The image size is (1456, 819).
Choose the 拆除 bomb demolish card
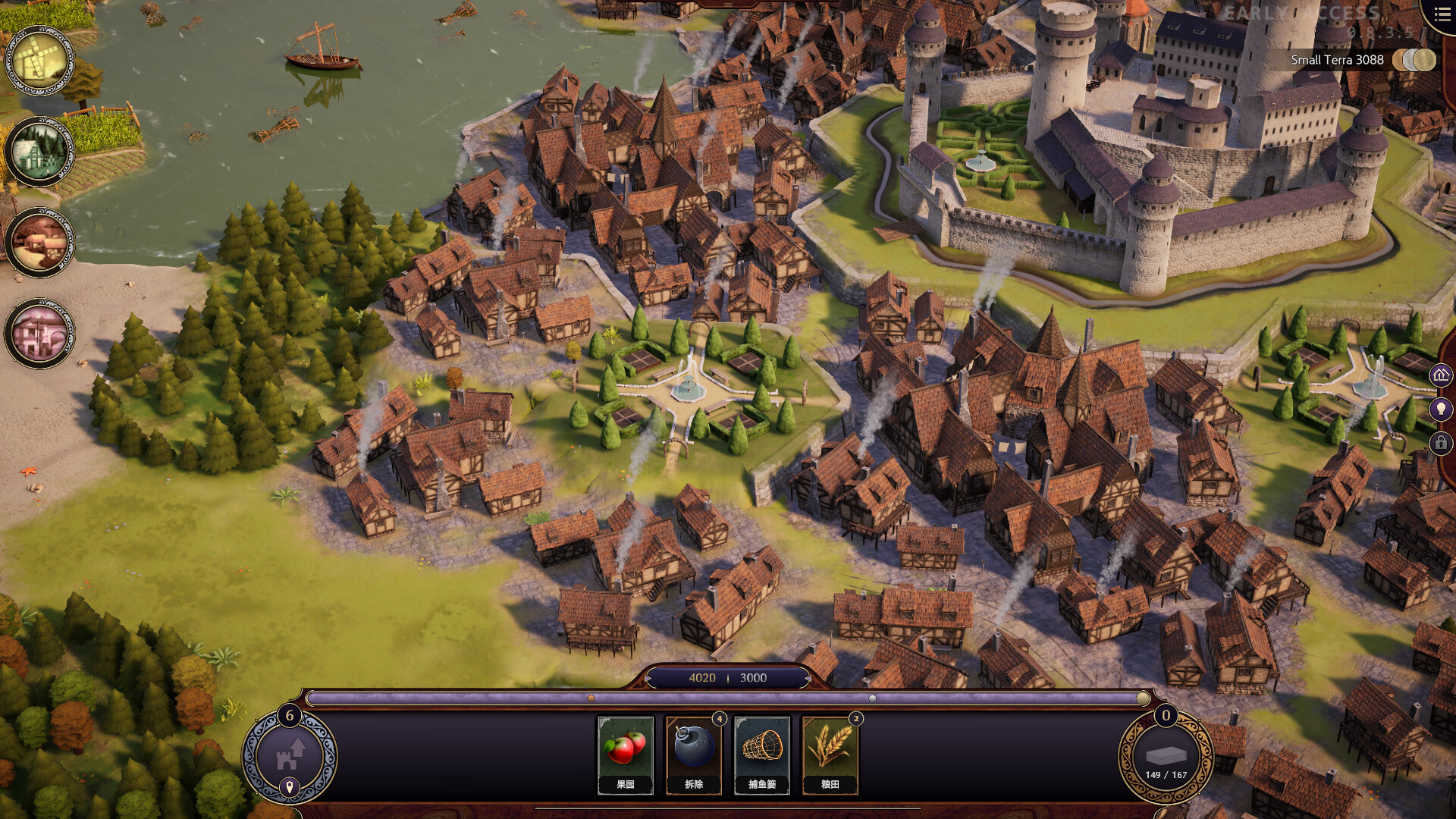pyautogui.click(x=693, y=754)
